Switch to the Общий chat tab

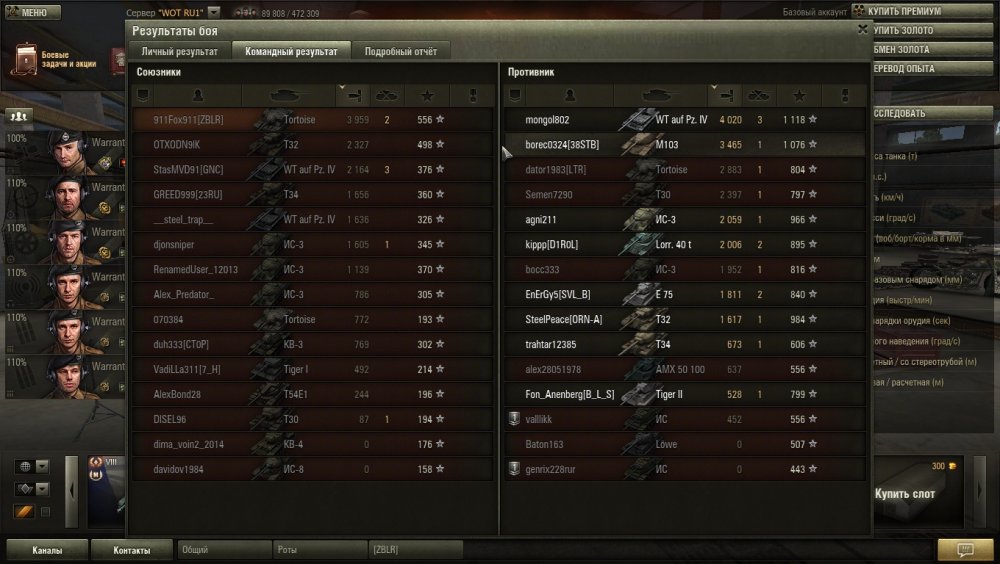click(223, 550)
